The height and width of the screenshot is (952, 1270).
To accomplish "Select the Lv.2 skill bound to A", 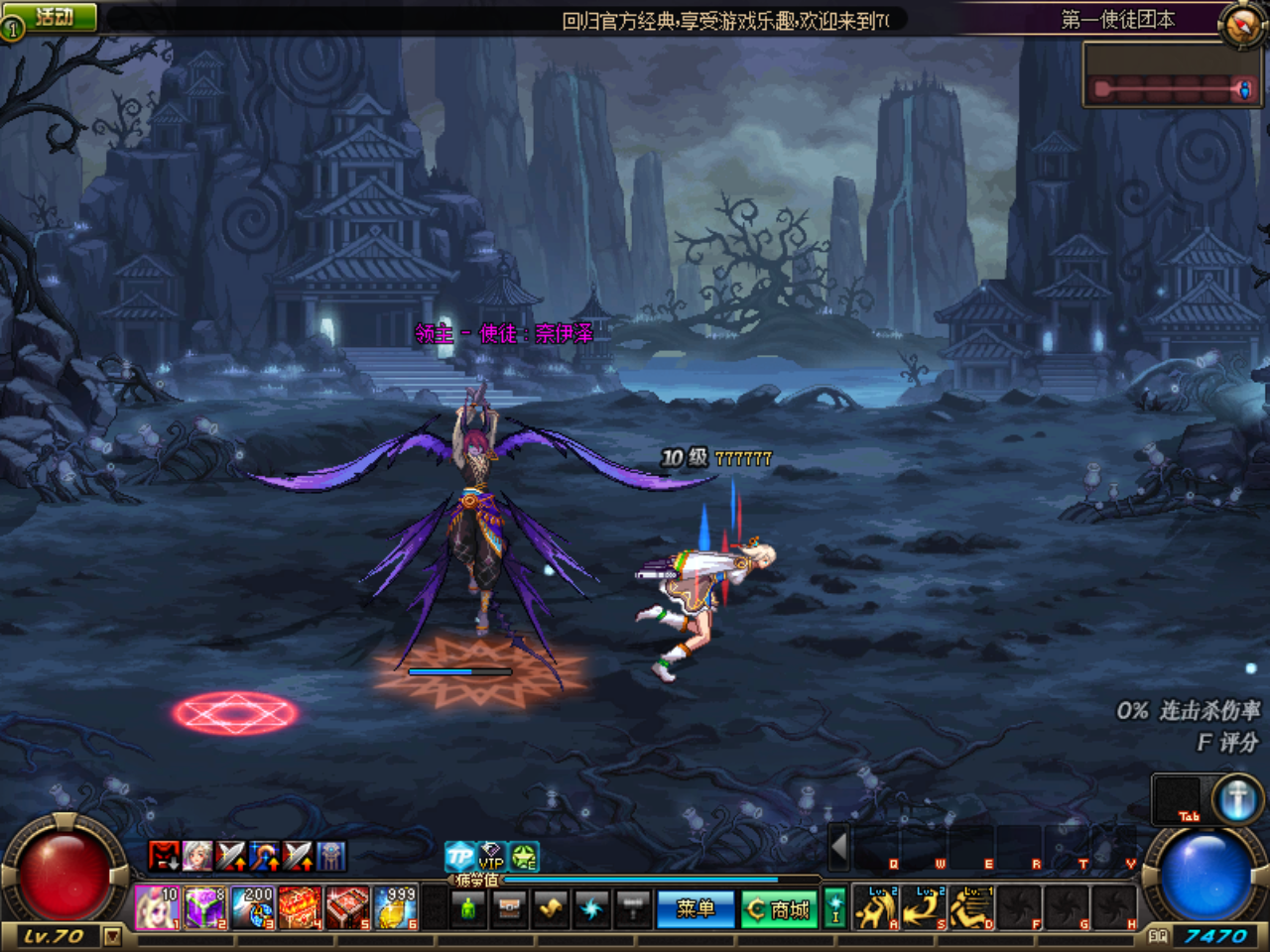I will [875, 907].
